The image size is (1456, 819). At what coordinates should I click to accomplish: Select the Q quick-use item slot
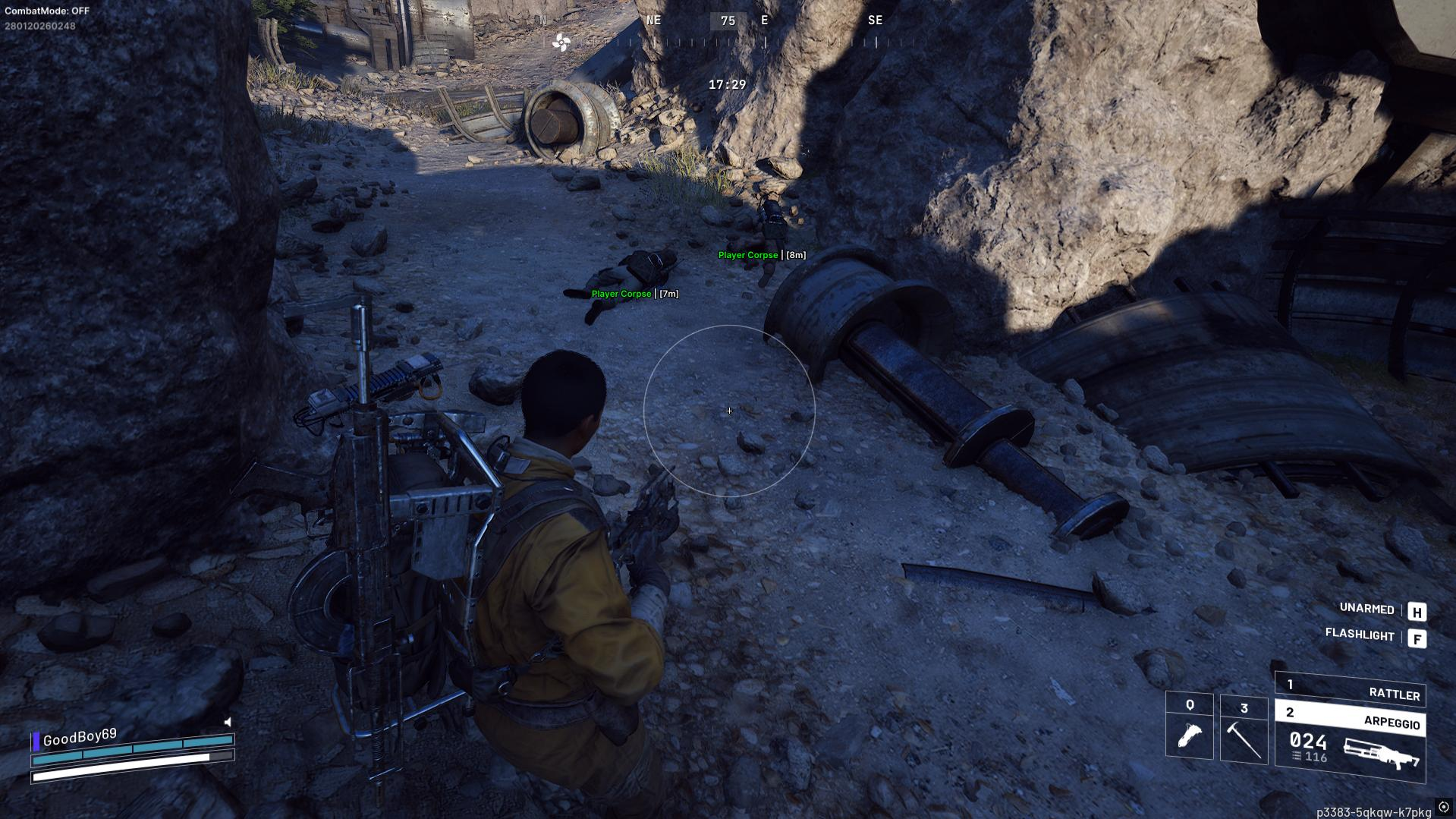click(1189, 726)
